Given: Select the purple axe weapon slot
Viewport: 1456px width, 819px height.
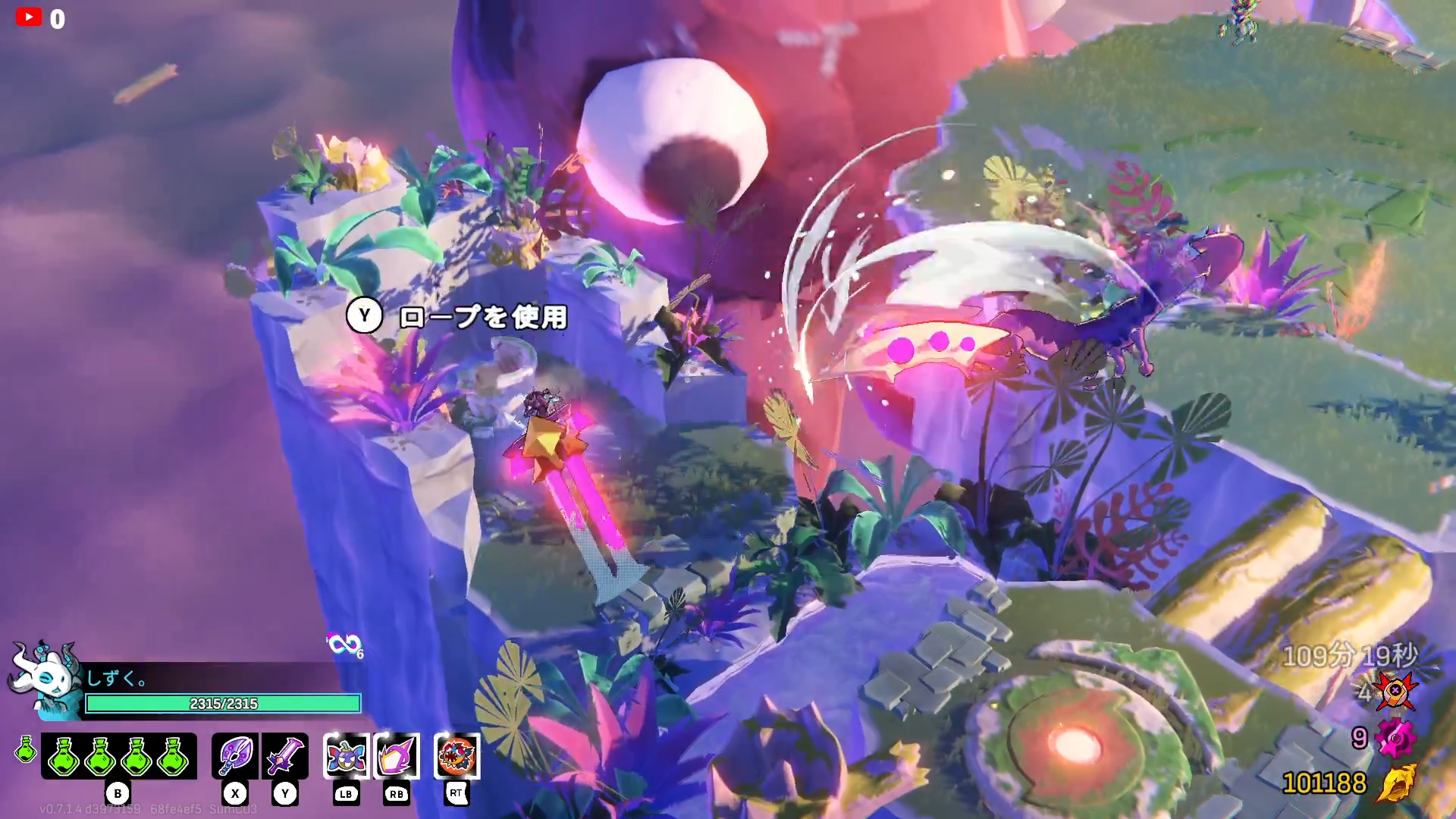Looking at the screenshot, I should (235, 755).
